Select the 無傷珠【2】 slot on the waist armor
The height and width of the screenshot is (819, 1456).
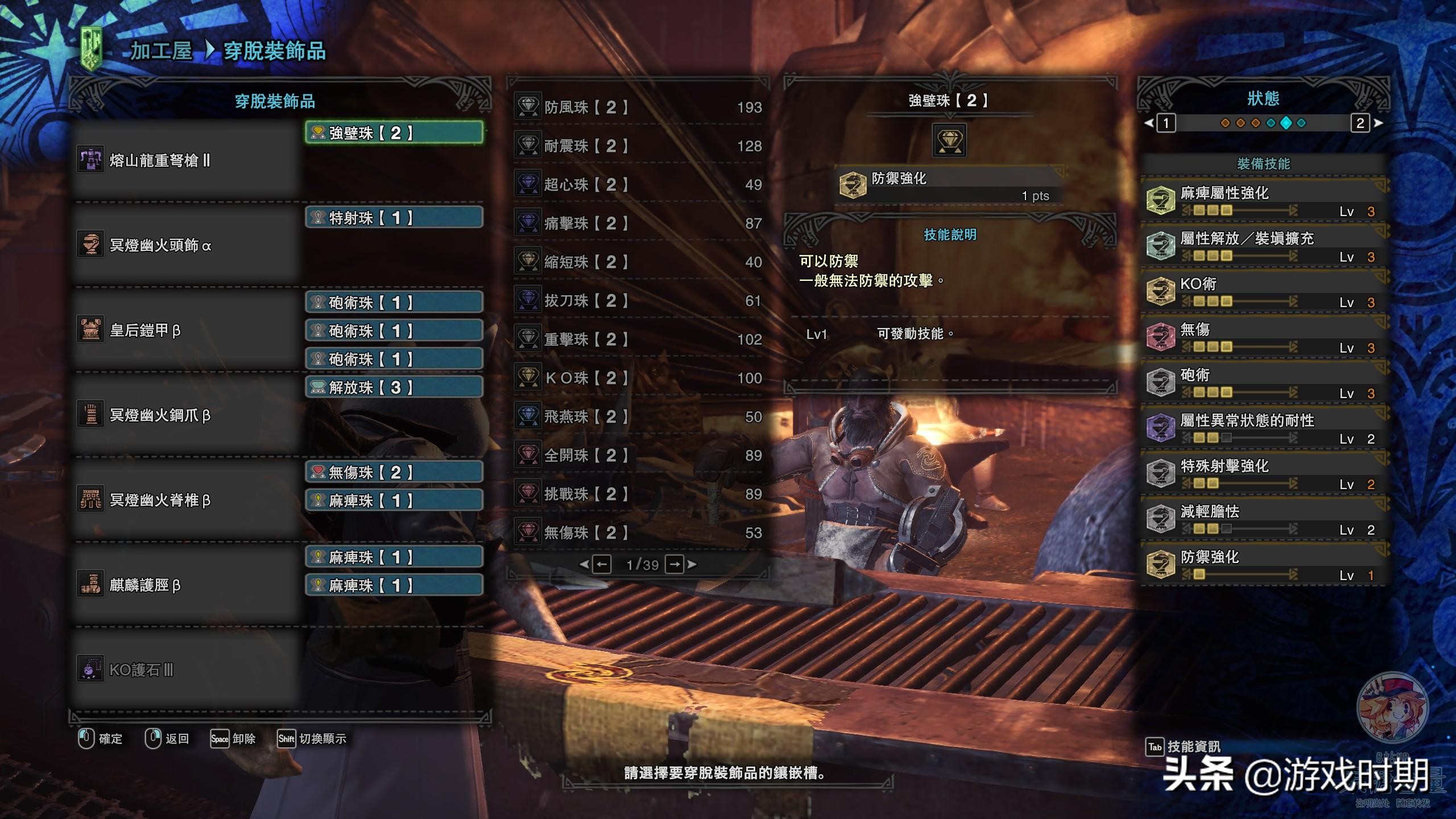click(x=394, y=472)
